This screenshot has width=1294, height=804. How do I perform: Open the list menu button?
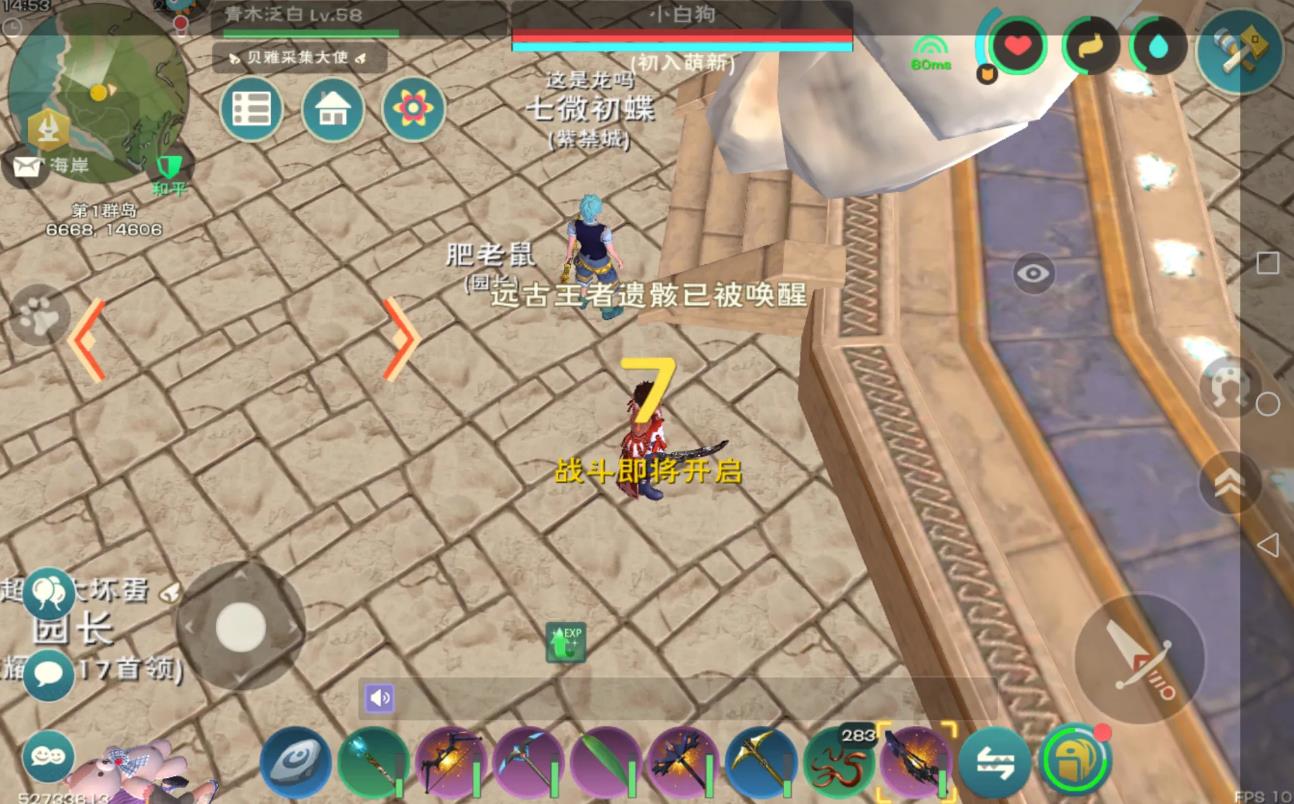(x=251, y=109)
